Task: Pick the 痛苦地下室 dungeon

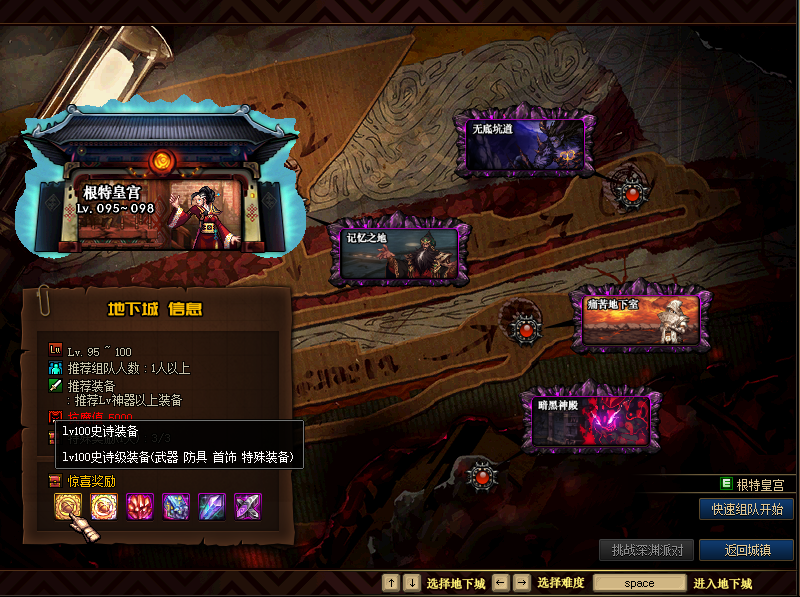Action: click(x=641, y=321)
